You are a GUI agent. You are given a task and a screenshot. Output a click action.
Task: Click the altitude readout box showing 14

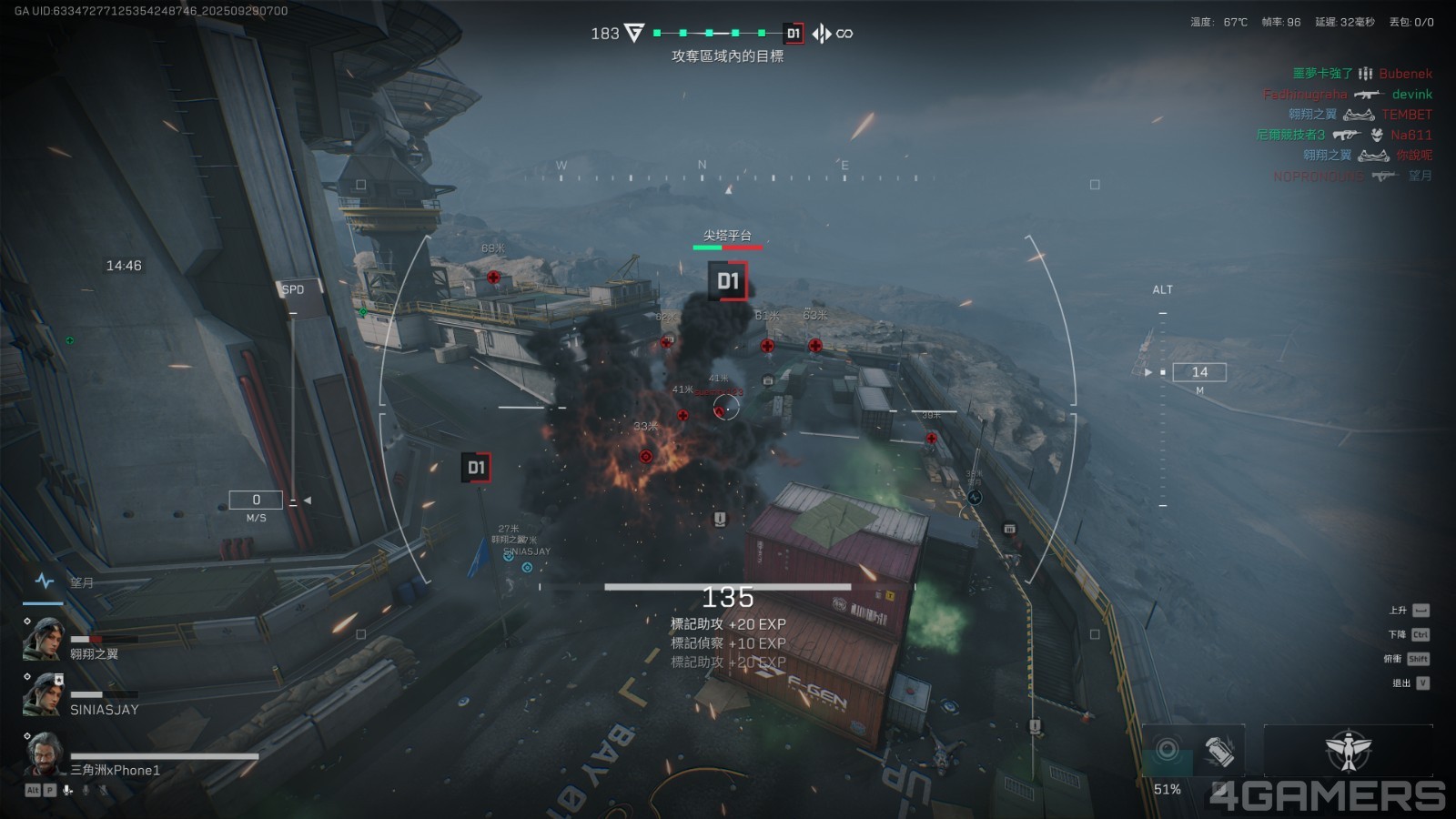[x=1199, y=372]
